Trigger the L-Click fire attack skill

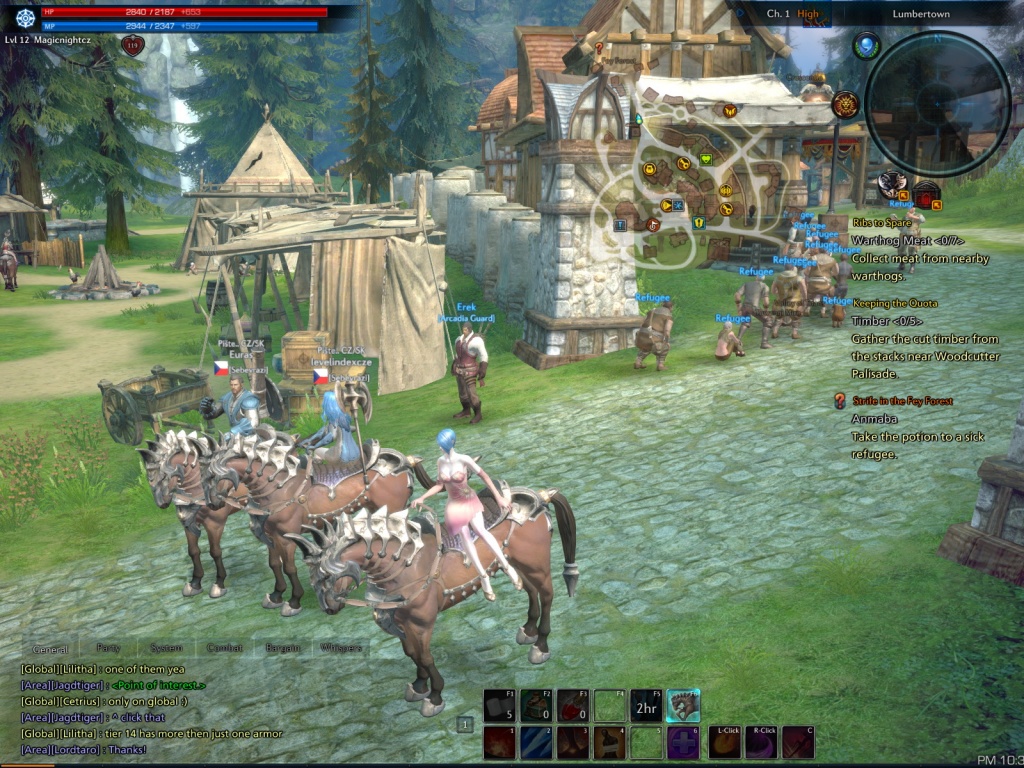tap(724, 742)
